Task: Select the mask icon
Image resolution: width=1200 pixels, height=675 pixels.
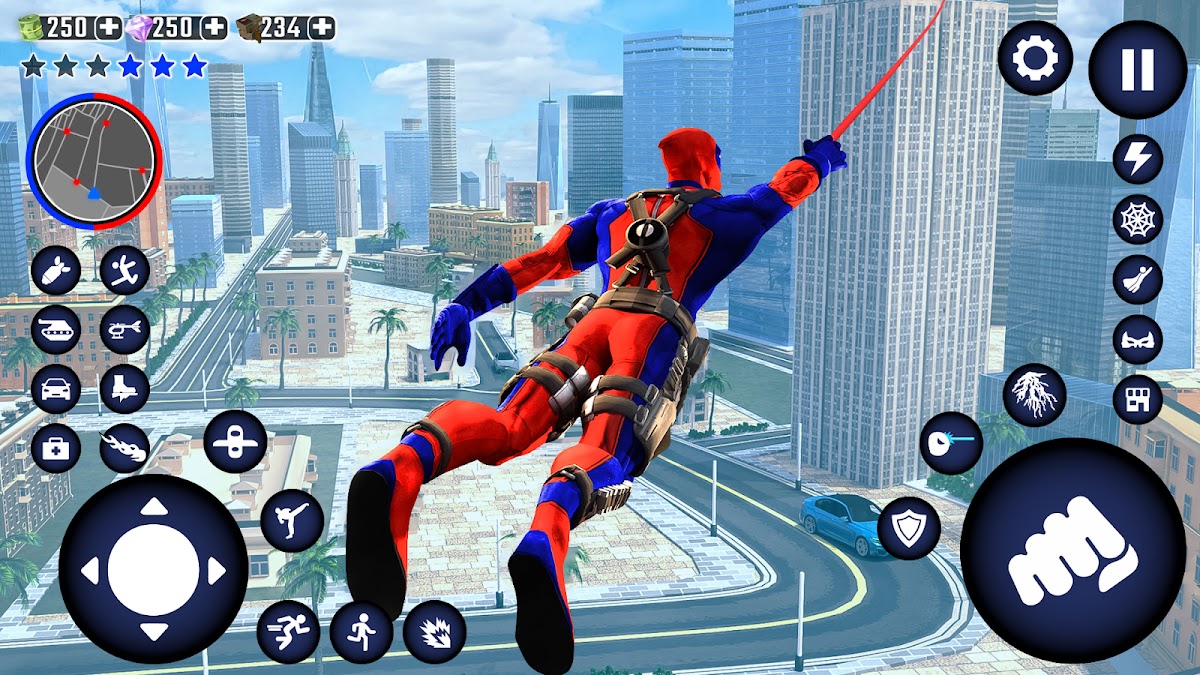Action: 1138,340
